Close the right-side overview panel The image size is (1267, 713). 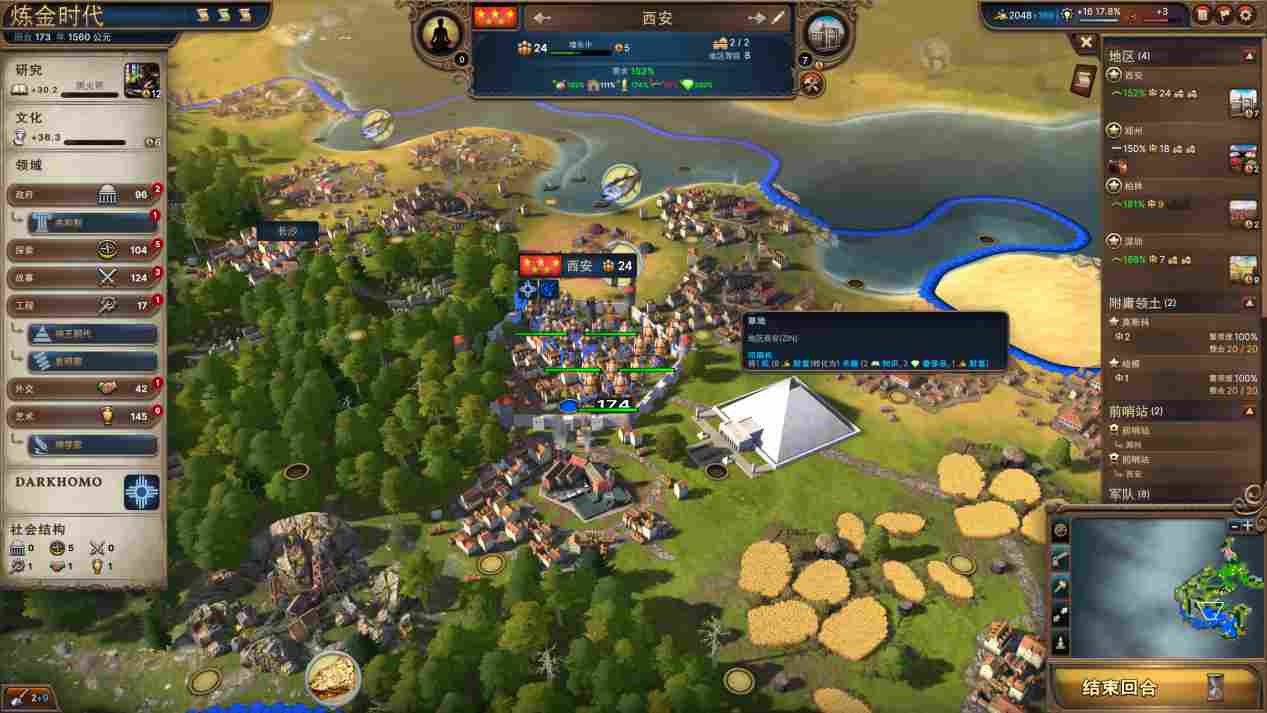point(1086,42)
